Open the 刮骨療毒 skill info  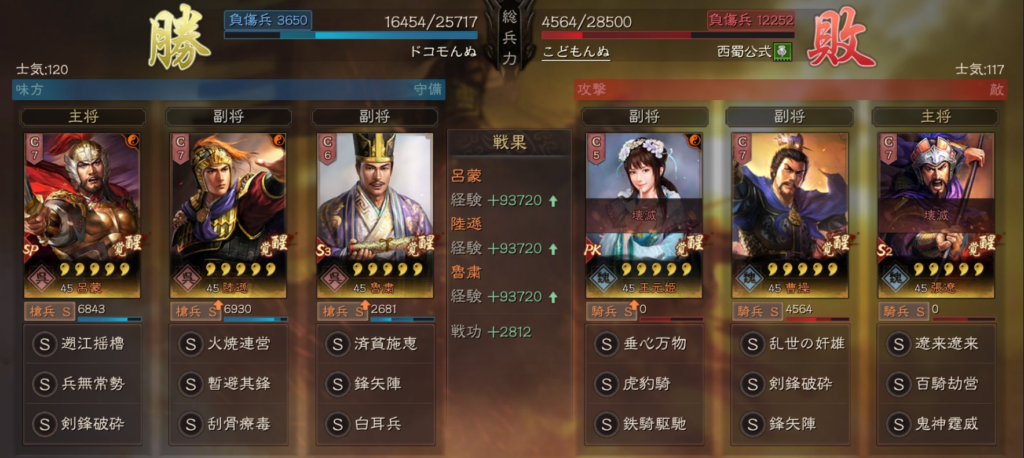pos(229,423)
